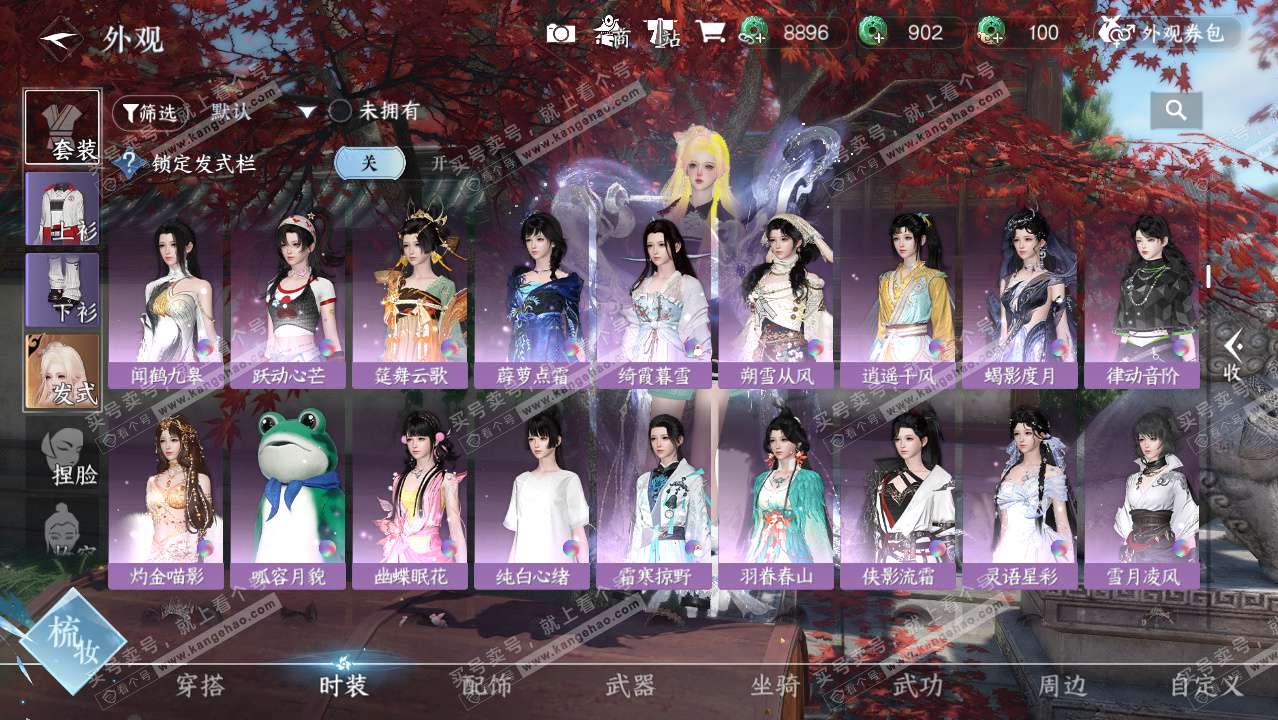Image resolution: width=1278 pixels, height=720 pixels.
Task: Expand the 默认 sort dropdown
Action: [x=307, y=112]
